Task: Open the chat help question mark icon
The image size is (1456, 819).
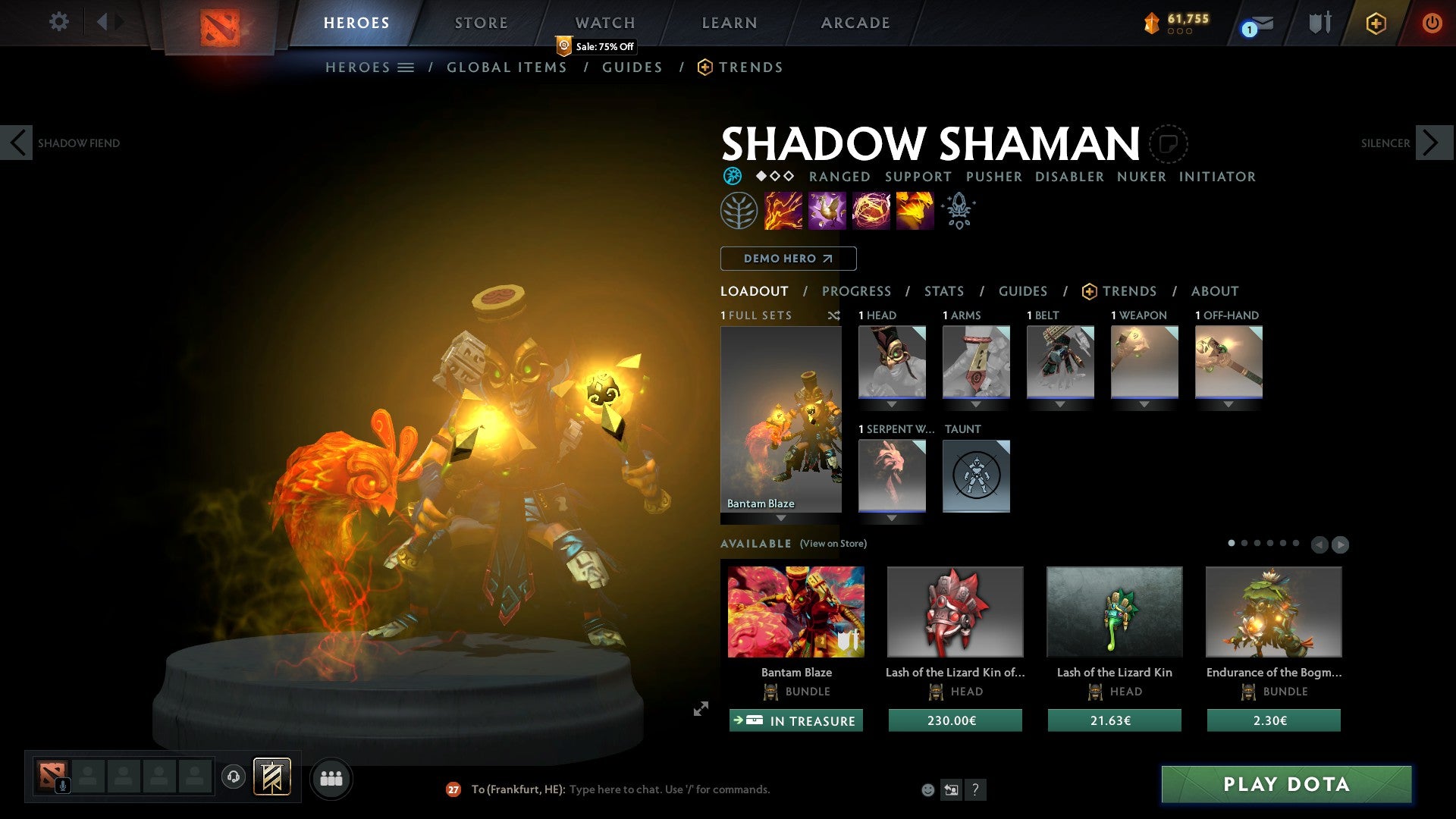Action: pyautogui.click(x=975, y=789)
